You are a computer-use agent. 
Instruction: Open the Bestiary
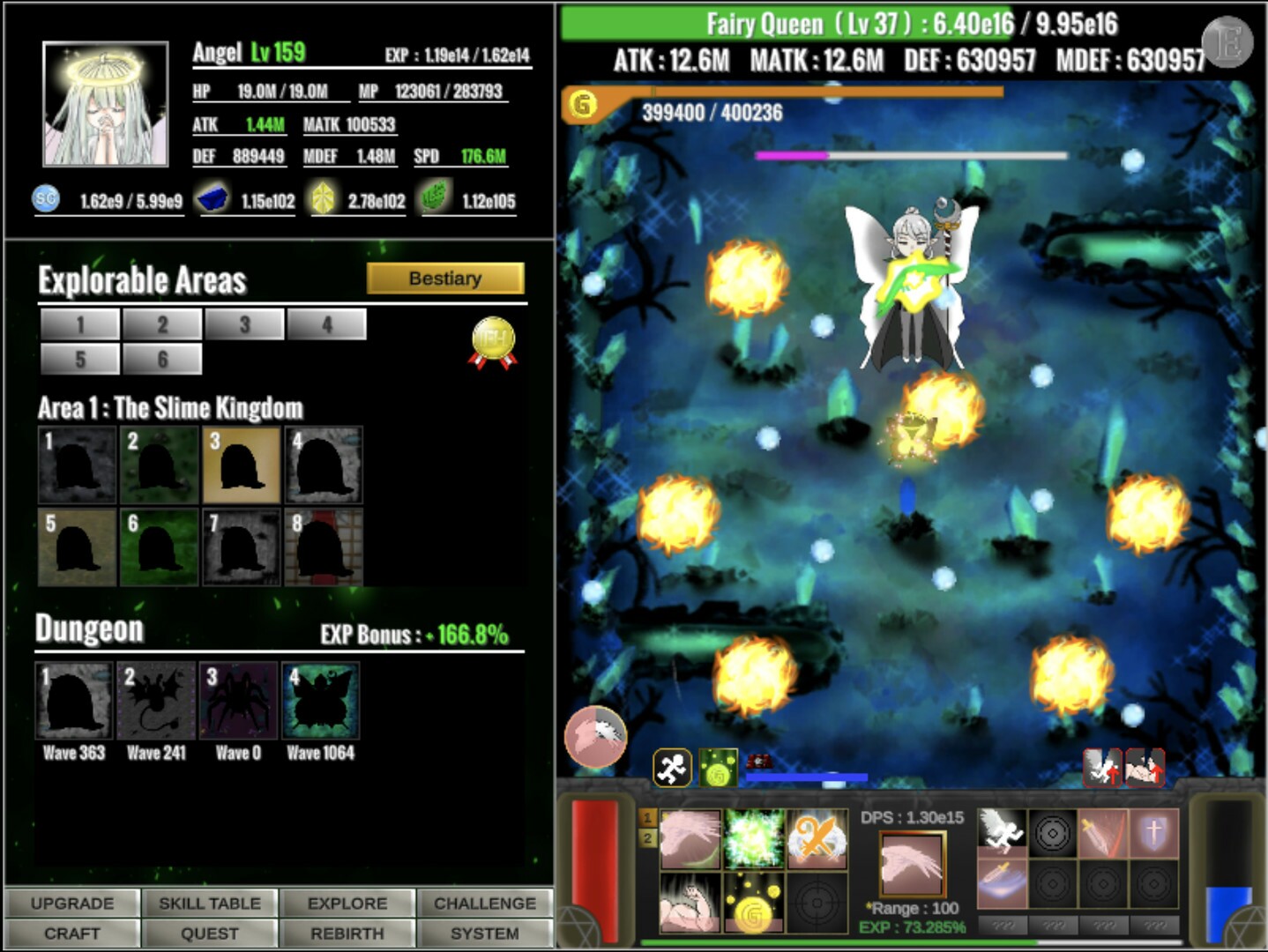[x=445, y=278]
